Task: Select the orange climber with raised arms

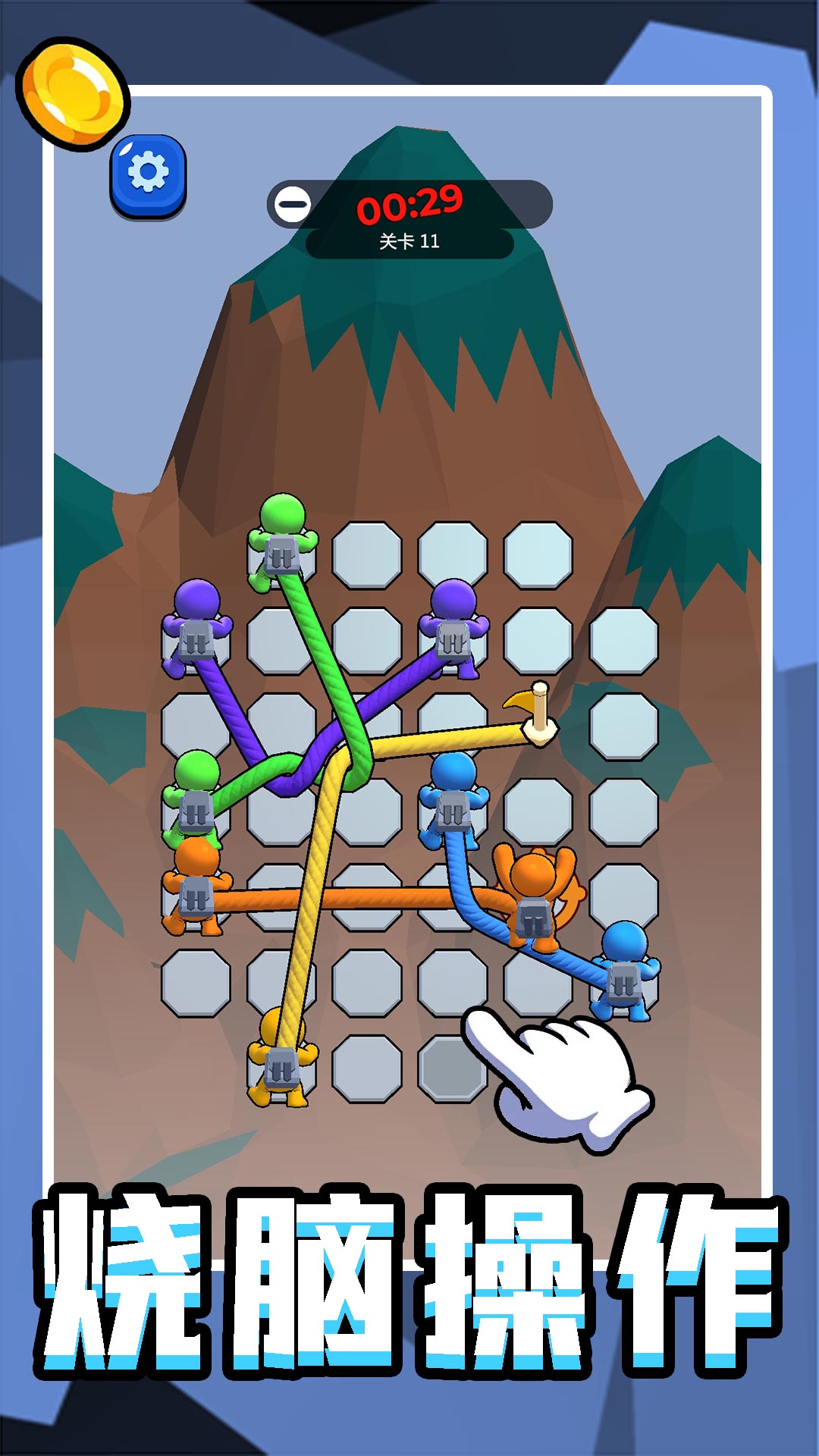Action: pyautogui.click(x=534, y=895)
